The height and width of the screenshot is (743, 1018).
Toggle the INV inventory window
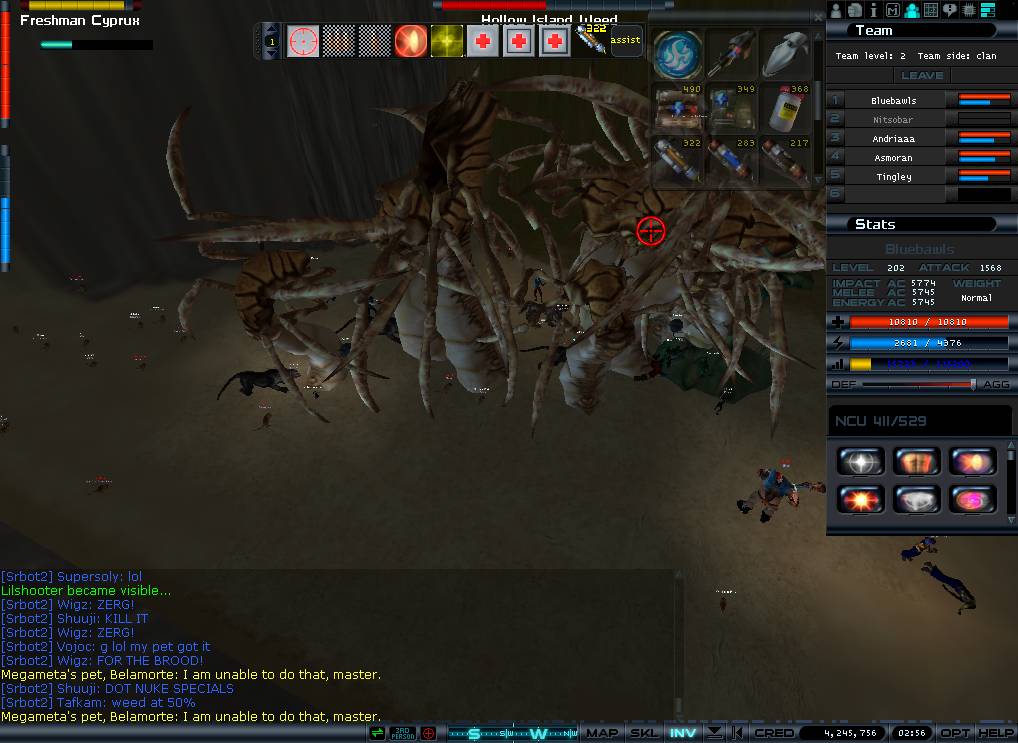pyautogui.click(x=683, y=733)
